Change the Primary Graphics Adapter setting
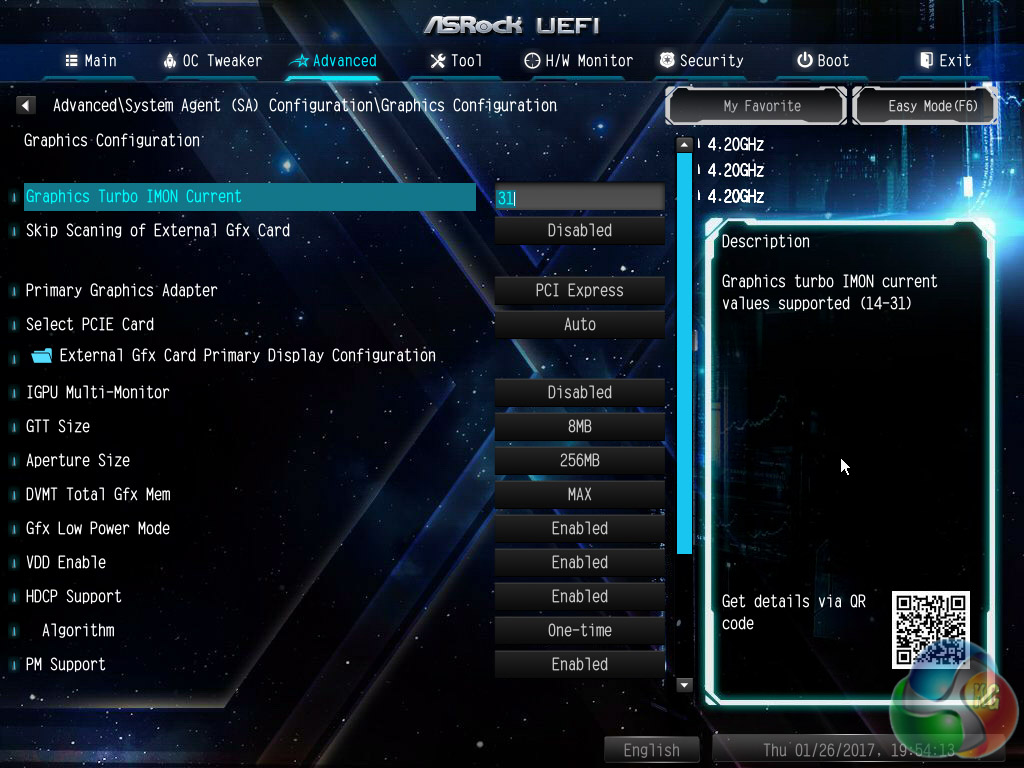Viewport: 1024px width, 768px height. tap(580, 291)
